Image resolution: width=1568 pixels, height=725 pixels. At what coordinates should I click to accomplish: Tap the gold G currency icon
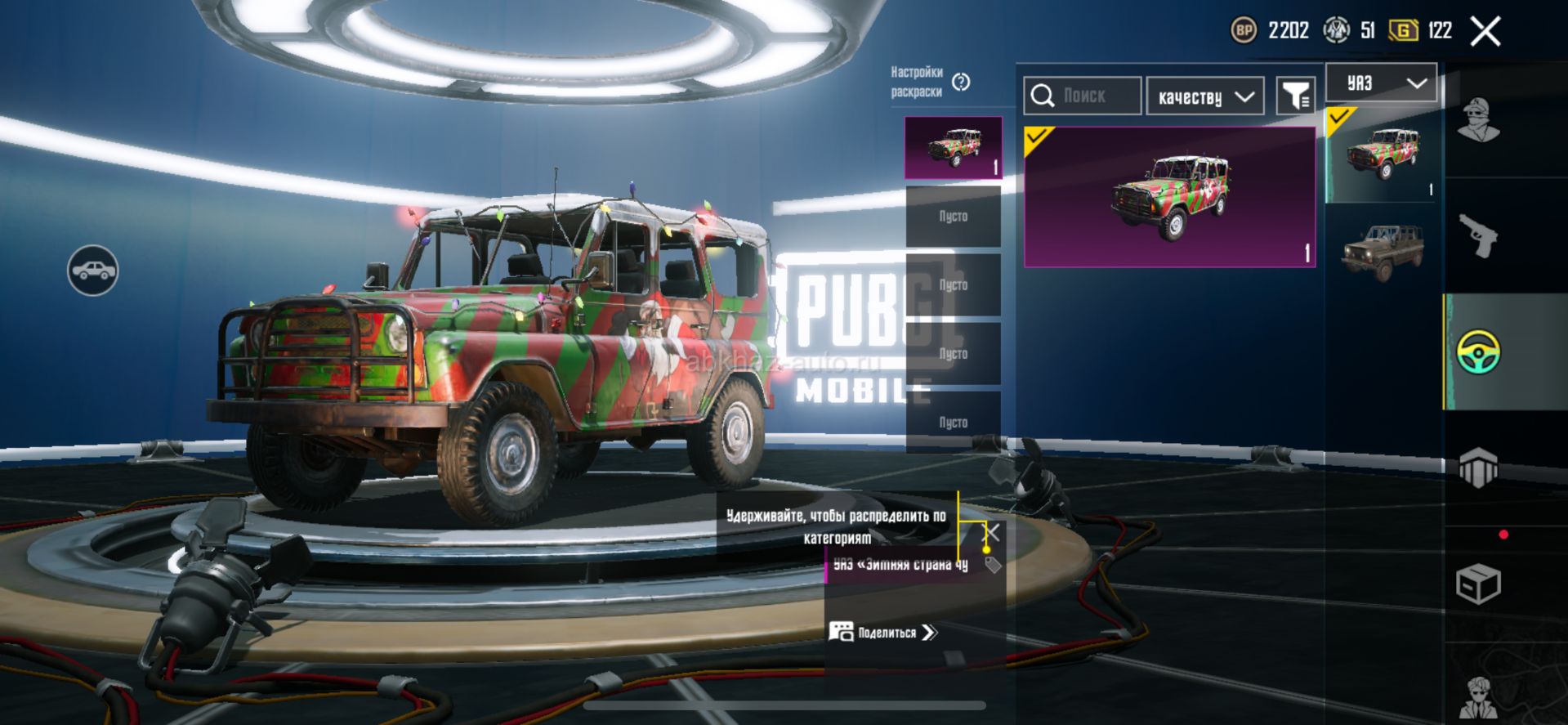(x=1403, y=31)
